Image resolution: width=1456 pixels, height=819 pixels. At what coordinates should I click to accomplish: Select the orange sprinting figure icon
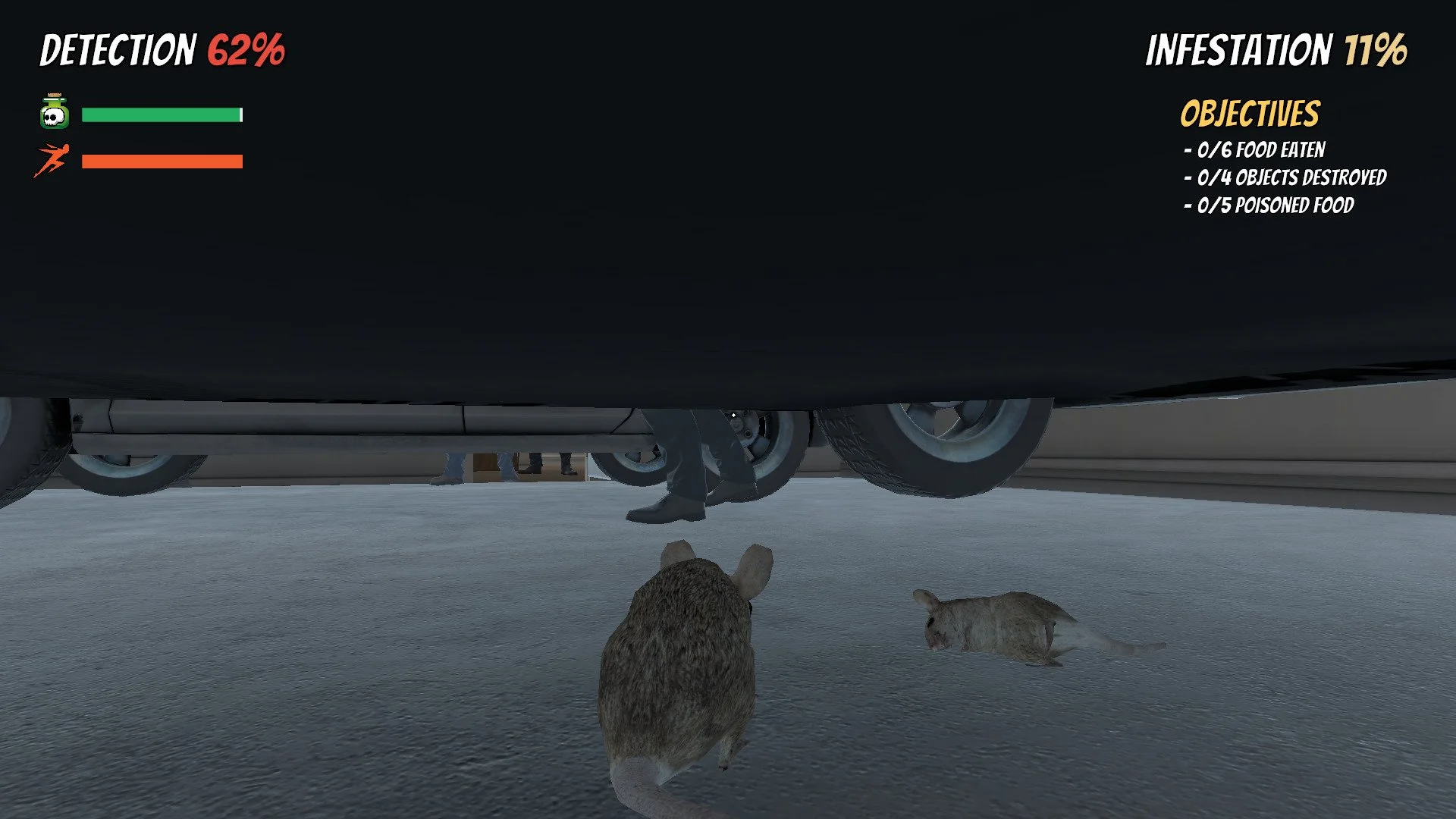click(50, 158)
